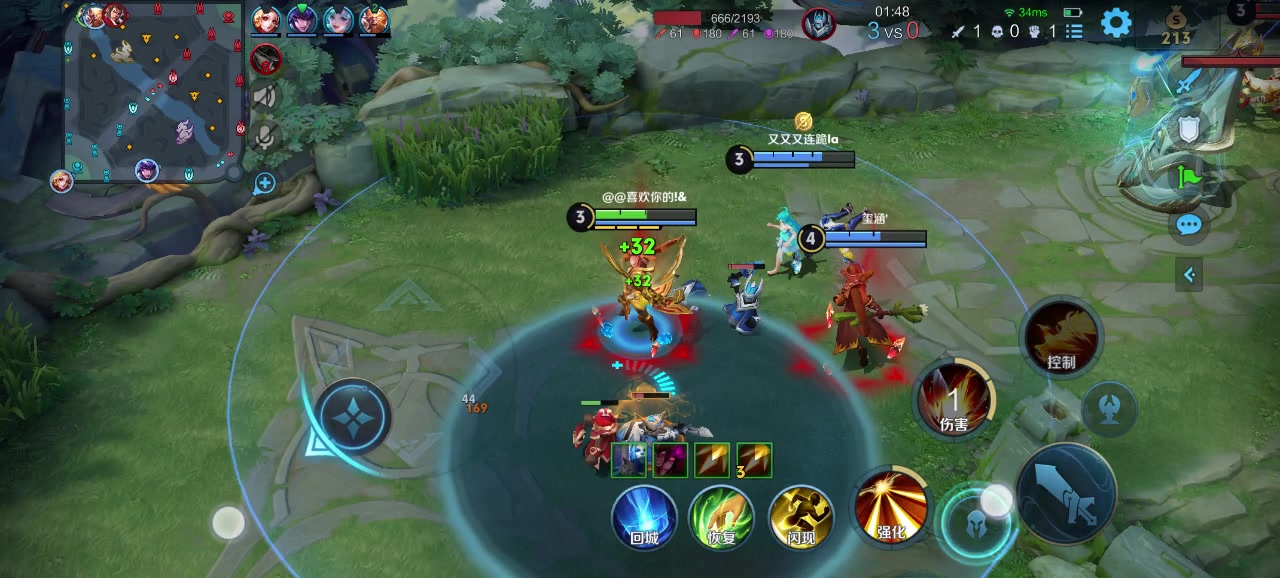Activate the 伤害 damage skill
Image resolution: width=1280 pixels, height=578 pixels.
click(x=954, y=399)
